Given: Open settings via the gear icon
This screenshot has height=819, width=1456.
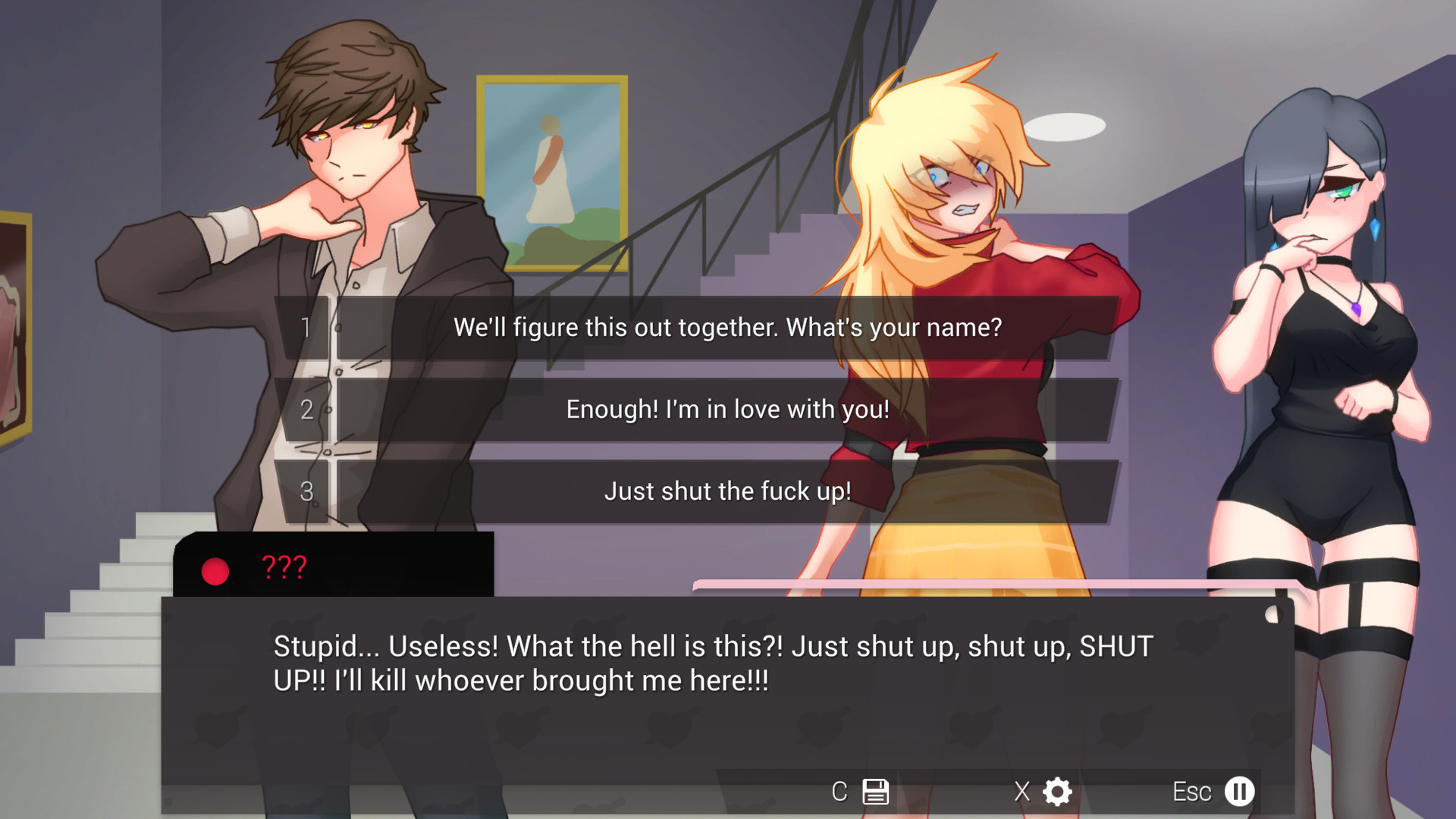Looking at the screenshot, I should 1056,791.
